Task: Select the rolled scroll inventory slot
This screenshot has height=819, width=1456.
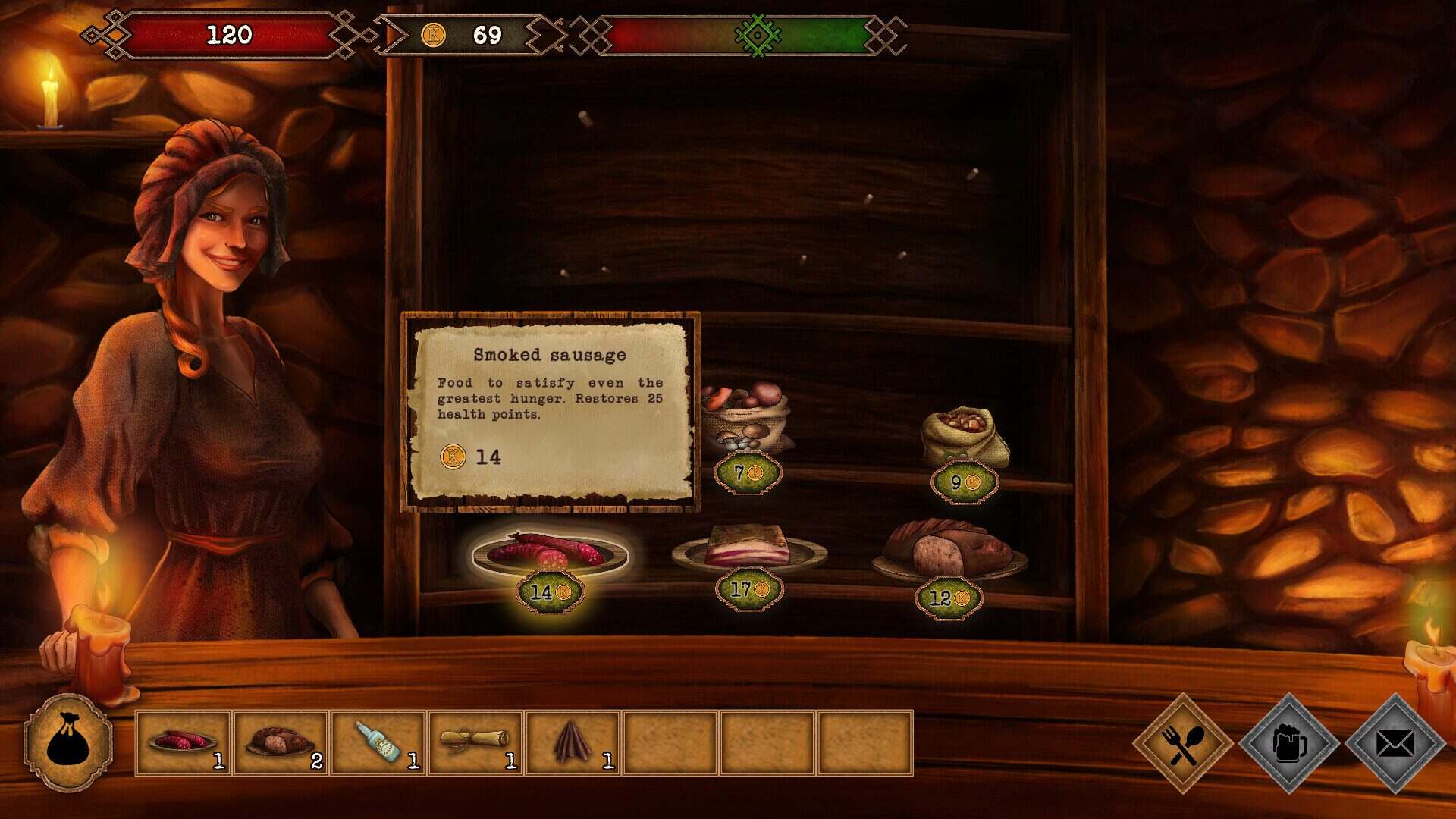Action: click(x=475, y=742)
